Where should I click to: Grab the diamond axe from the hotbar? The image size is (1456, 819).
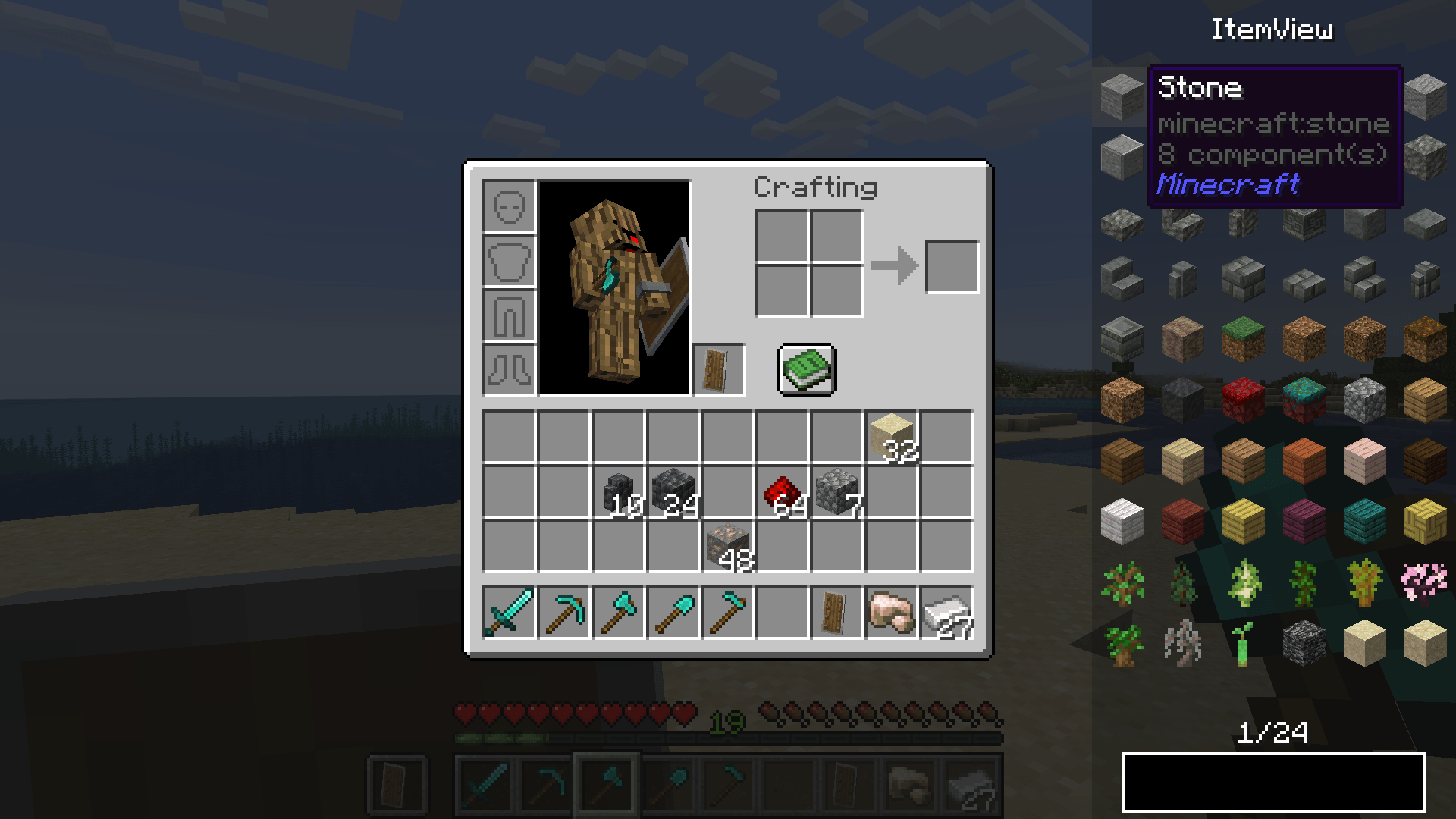(x=618, y=613)
